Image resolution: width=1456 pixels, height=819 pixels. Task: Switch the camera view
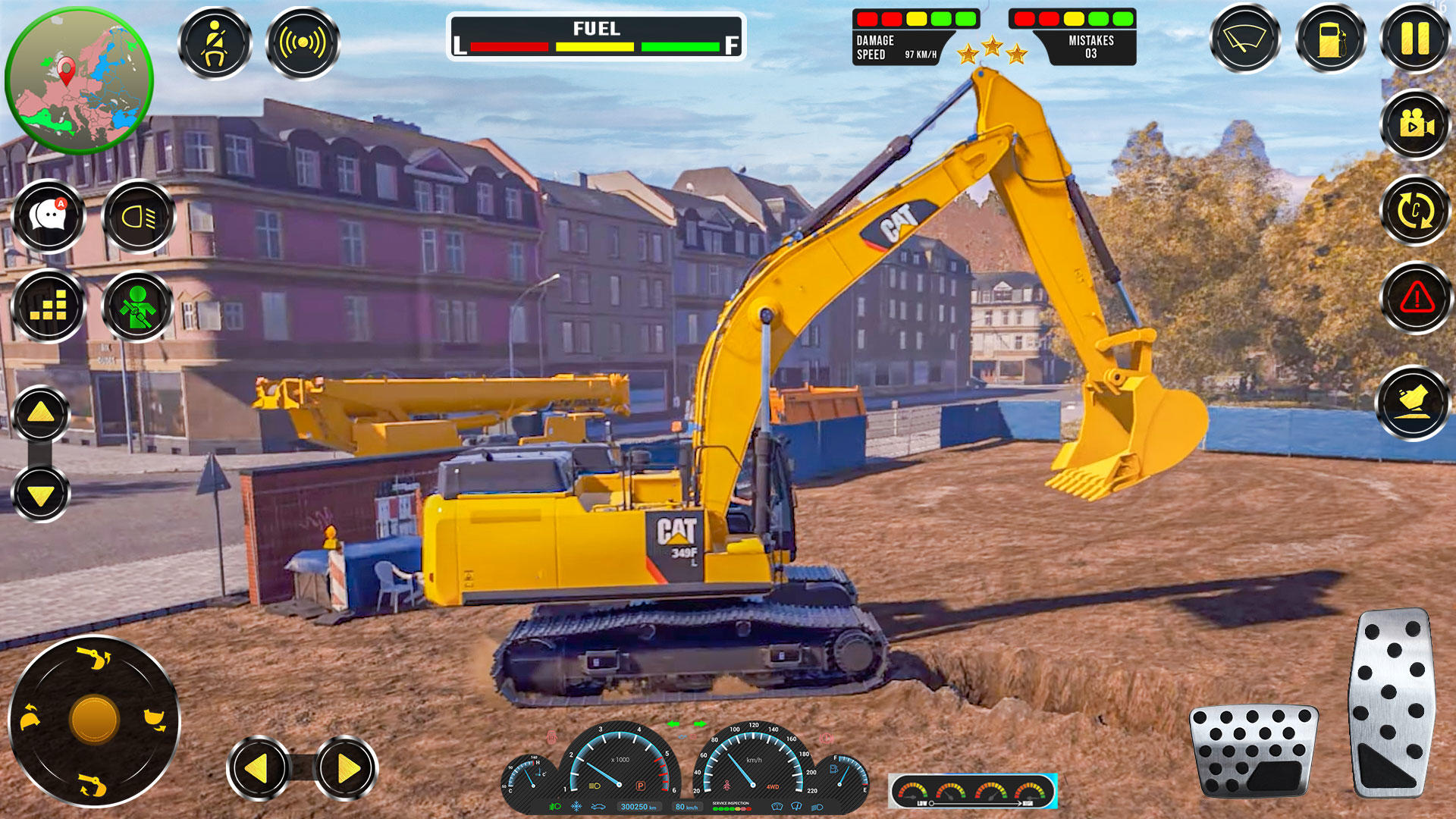[x=1415, y=124]
